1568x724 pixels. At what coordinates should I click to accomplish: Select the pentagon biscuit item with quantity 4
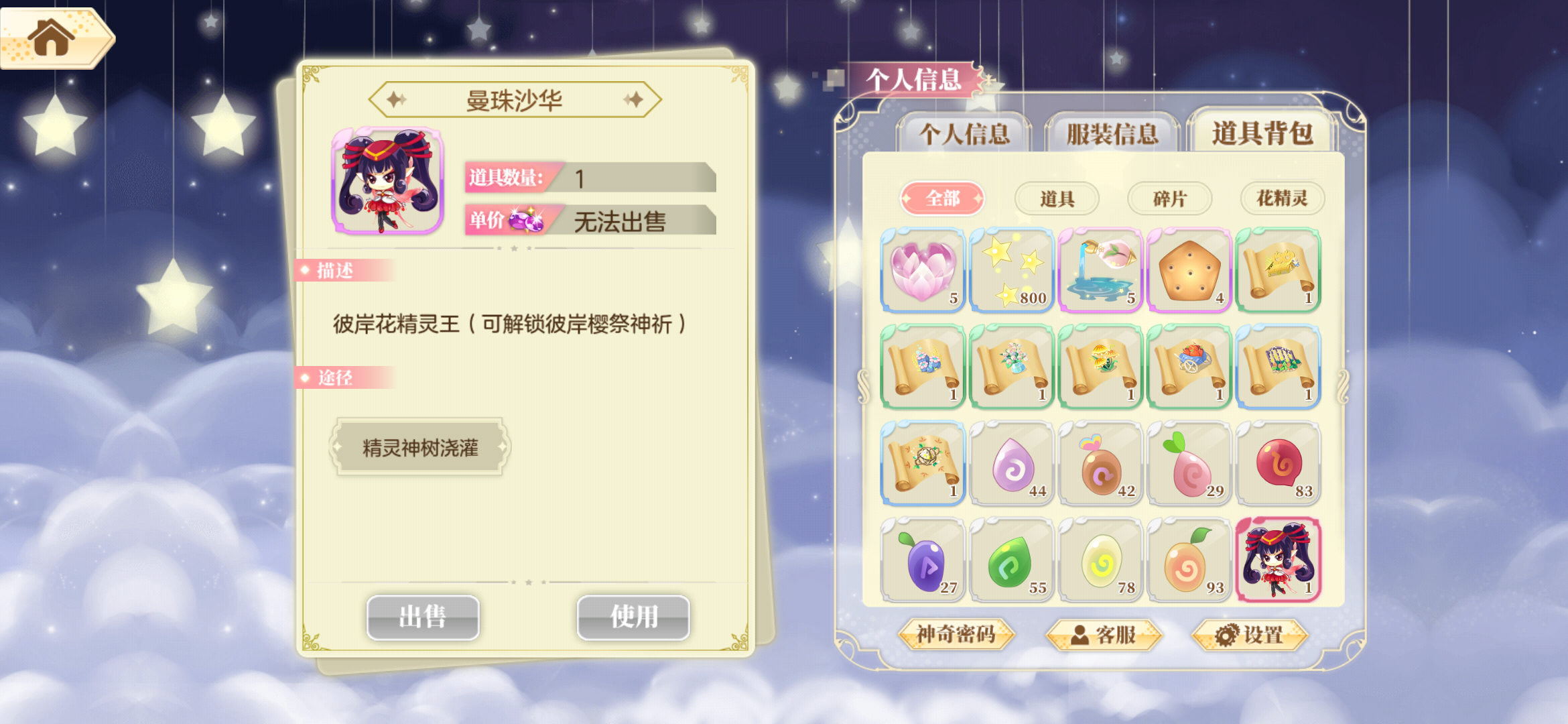(x=1190, y=269)
